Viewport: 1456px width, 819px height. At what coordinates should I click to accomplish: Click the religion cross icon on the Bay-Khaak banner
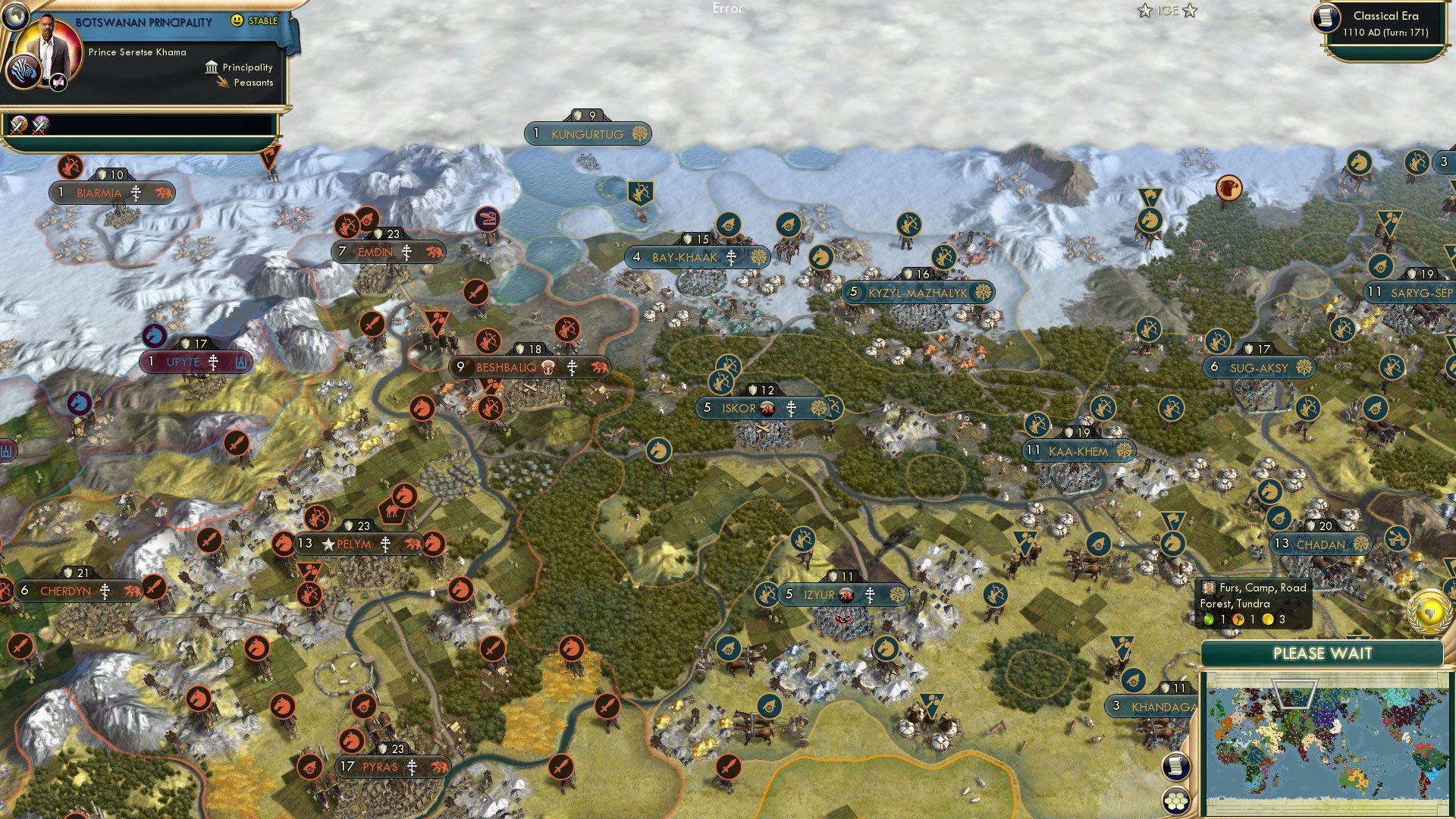click(x=731, y=257)
